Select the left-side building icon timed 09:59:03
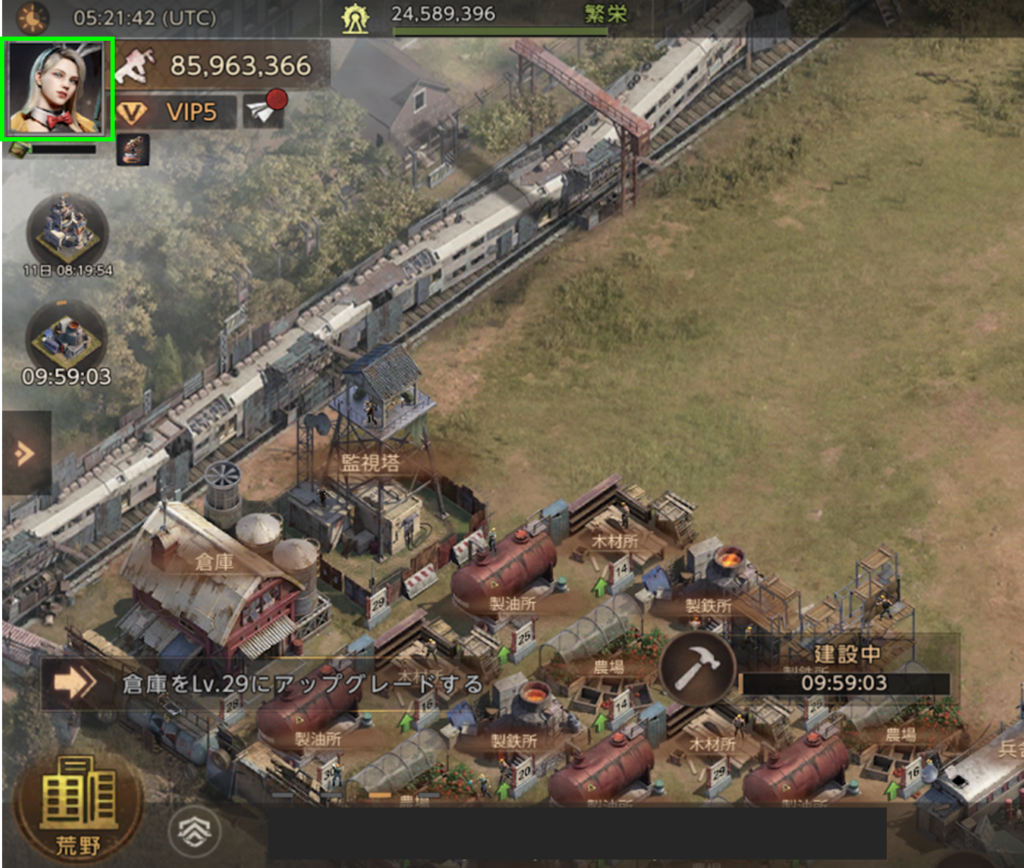The width and height of the screenshot is (1024, 868). coord(66,337)
